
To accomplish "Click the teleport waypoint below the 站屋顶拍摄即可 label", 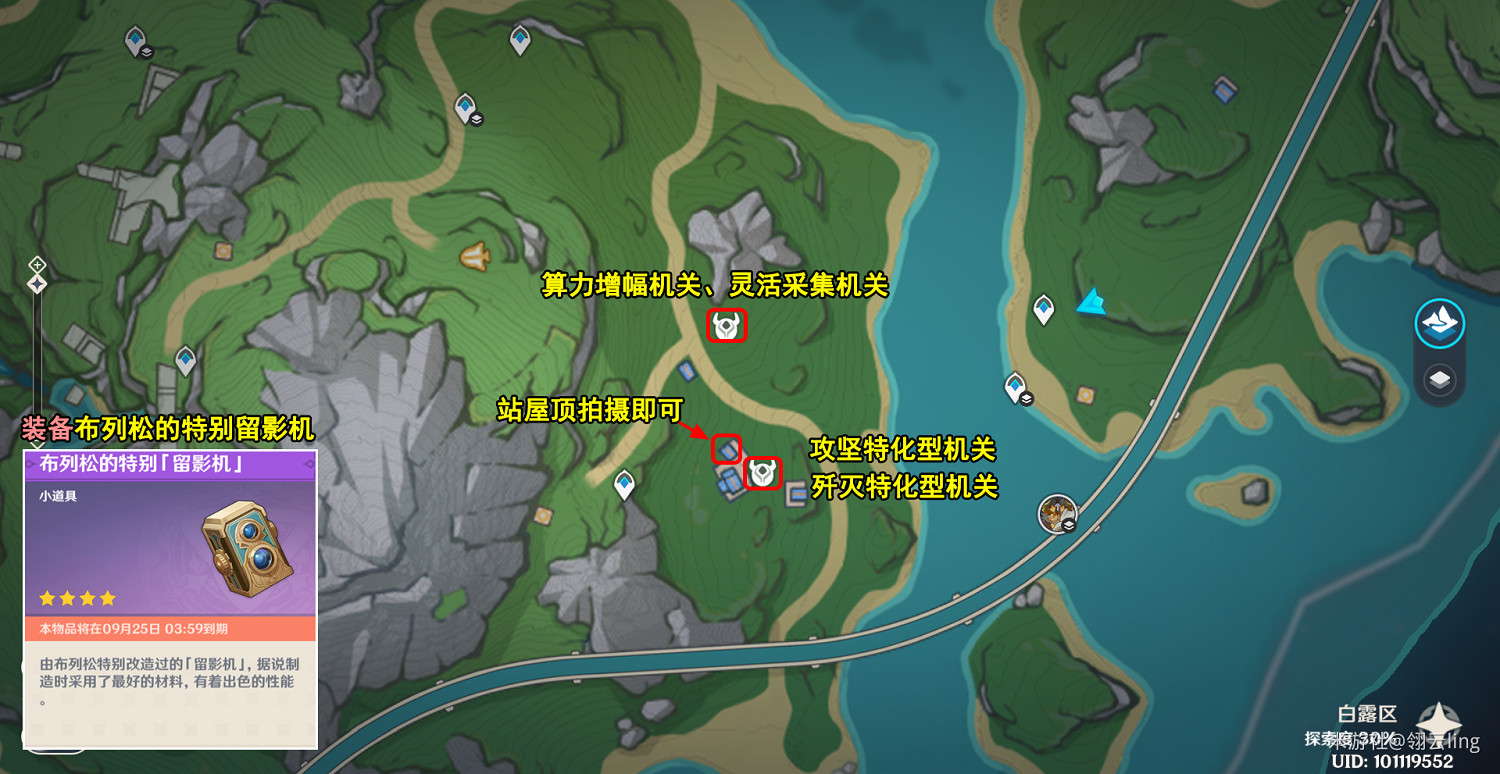I will (x=624, y=482).
